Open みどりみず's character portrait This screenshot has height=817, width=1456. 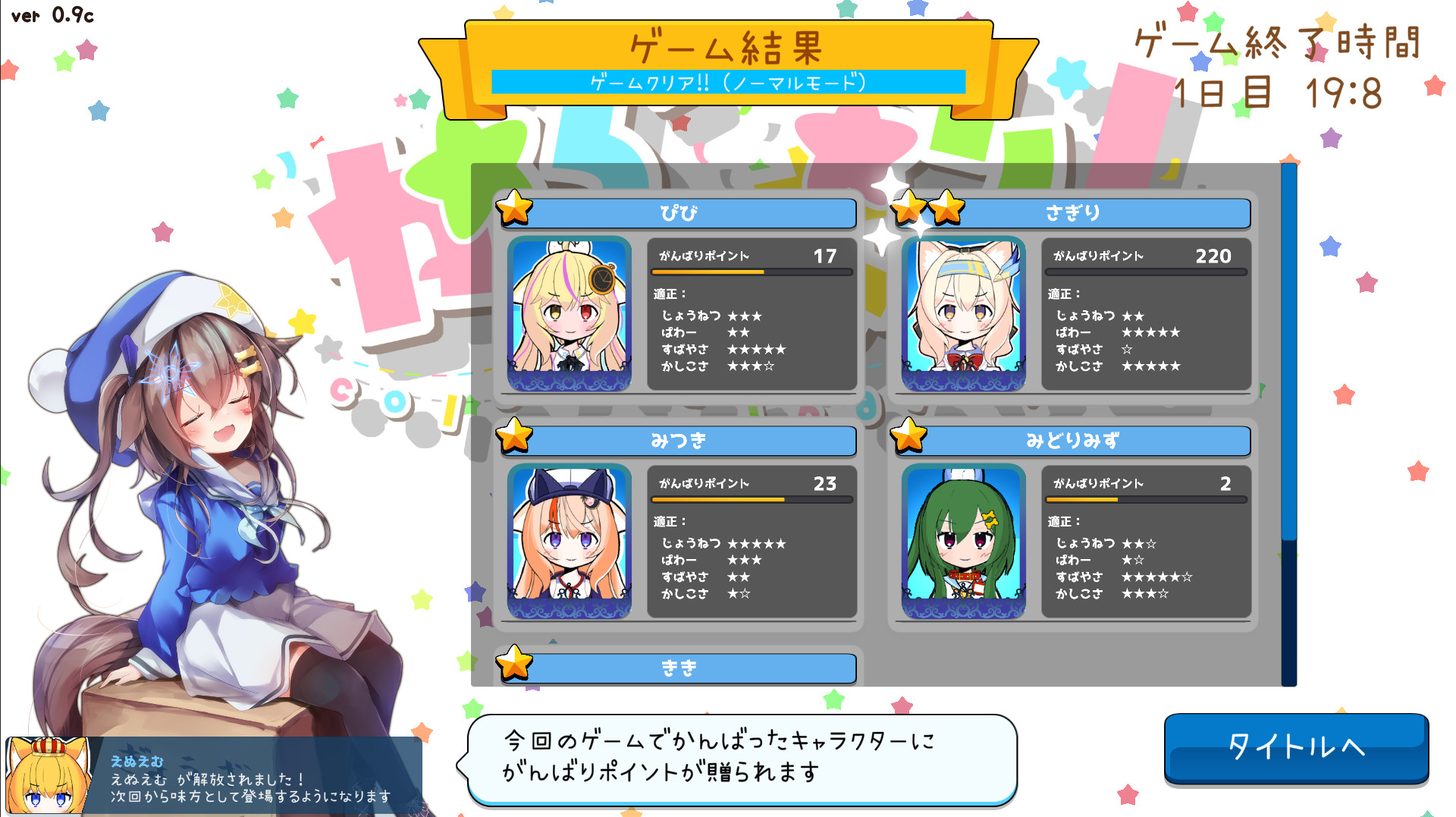(x=963, y=540)
